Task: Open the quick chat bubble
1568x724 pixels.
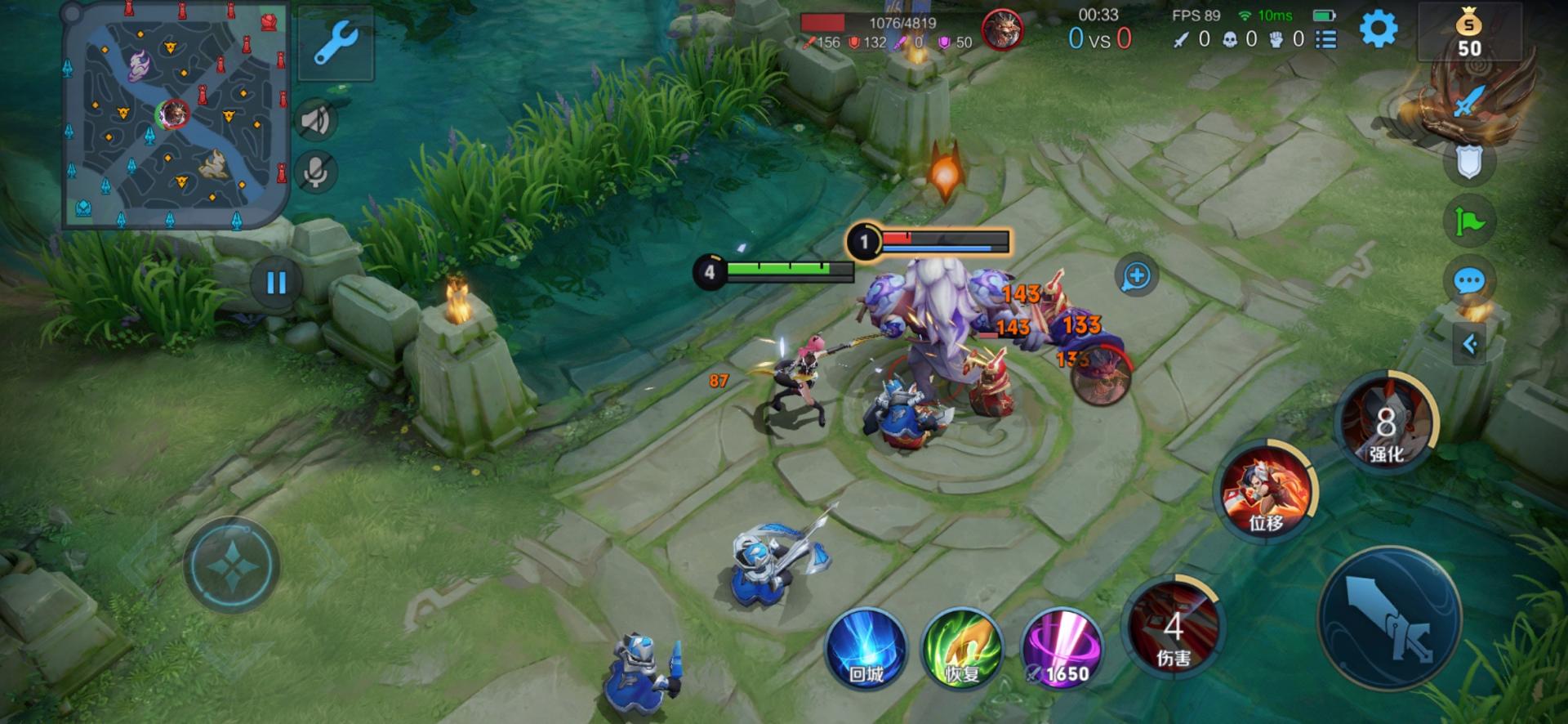Action: tap(1468, 282)
